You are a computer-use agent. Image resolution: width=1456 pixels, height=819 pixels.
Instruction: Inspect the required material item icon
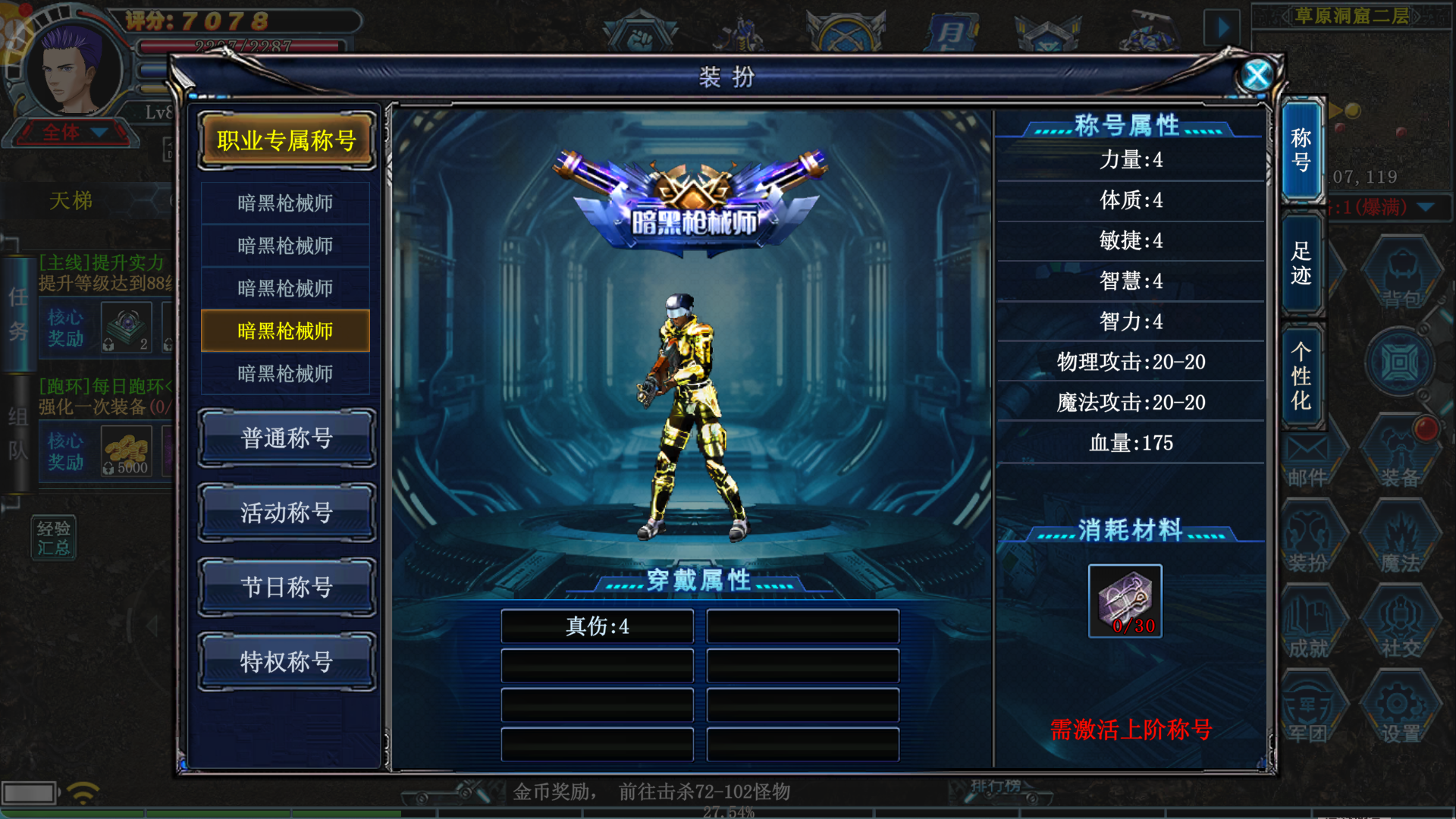pyautogui.click(x=1125, y=601)
